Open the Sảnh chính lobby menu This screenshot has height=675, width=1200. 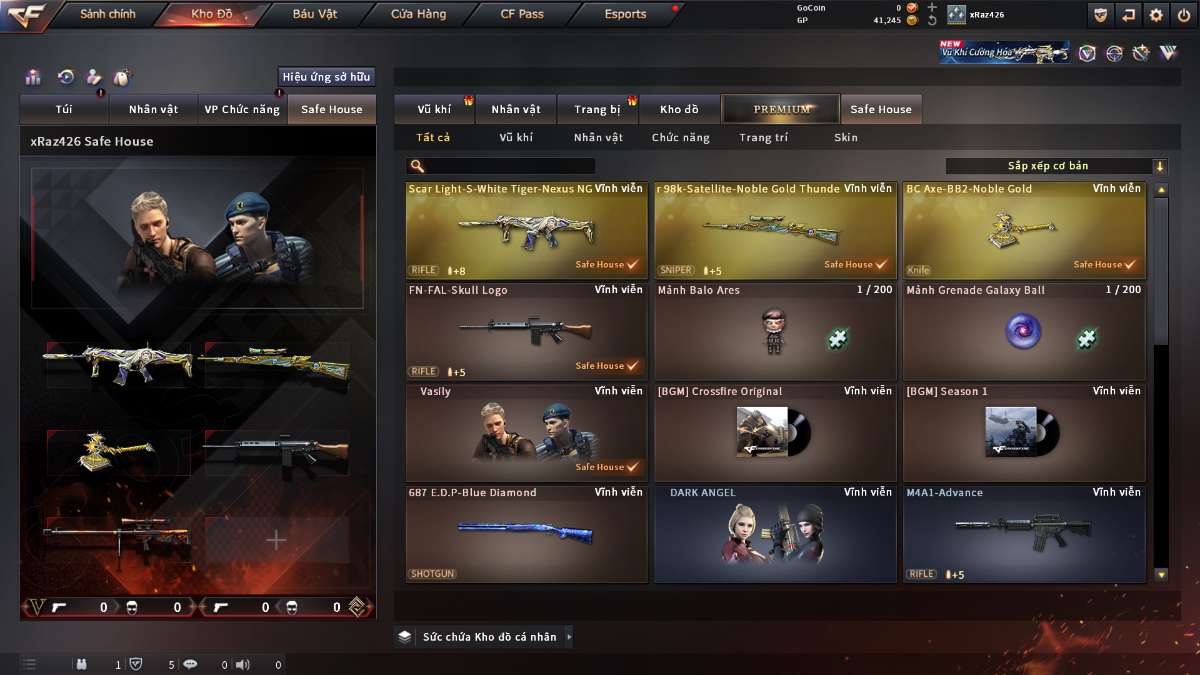(107, 15)
